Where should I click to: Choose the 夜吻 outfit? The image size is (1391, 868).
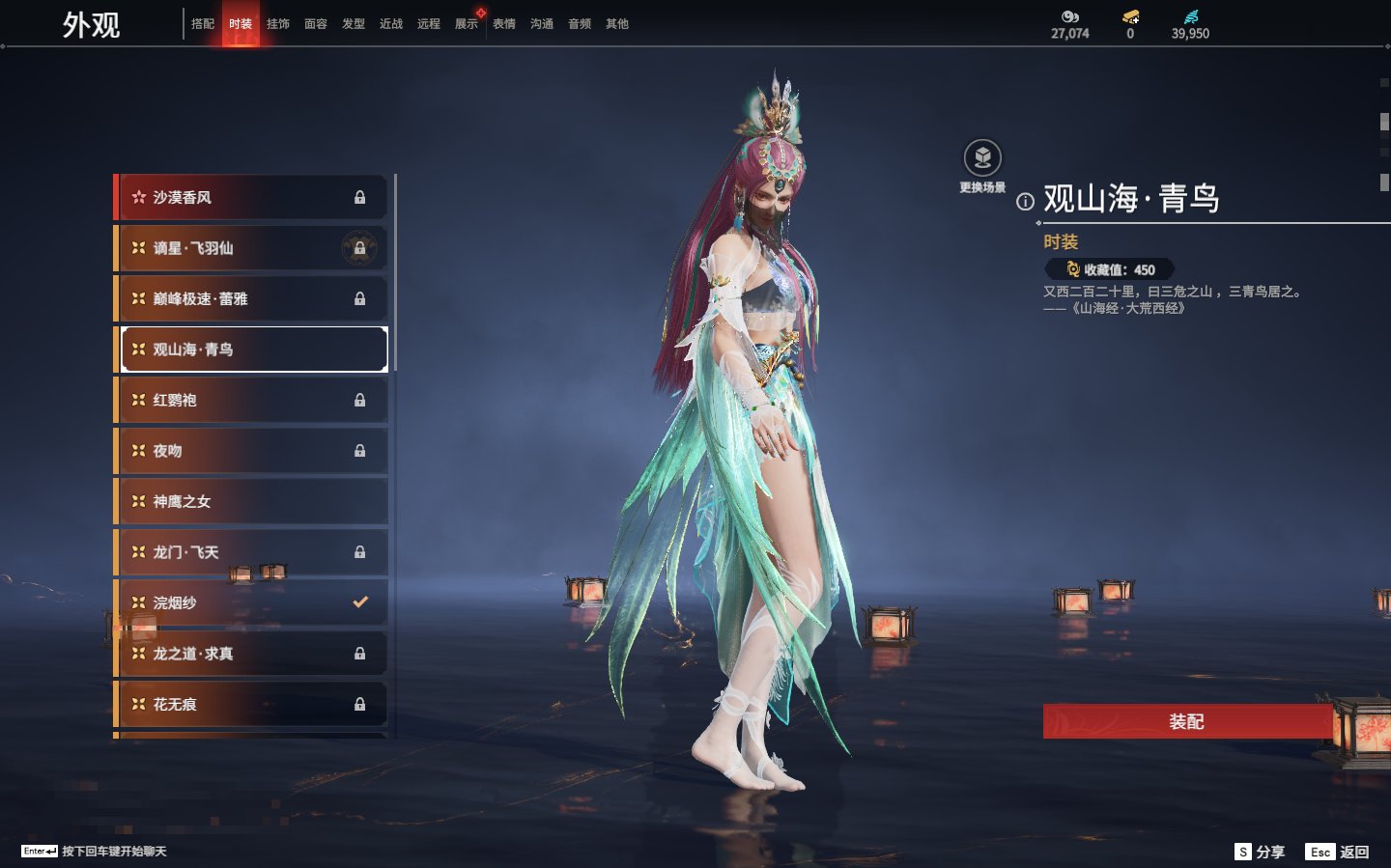point(251,451)
